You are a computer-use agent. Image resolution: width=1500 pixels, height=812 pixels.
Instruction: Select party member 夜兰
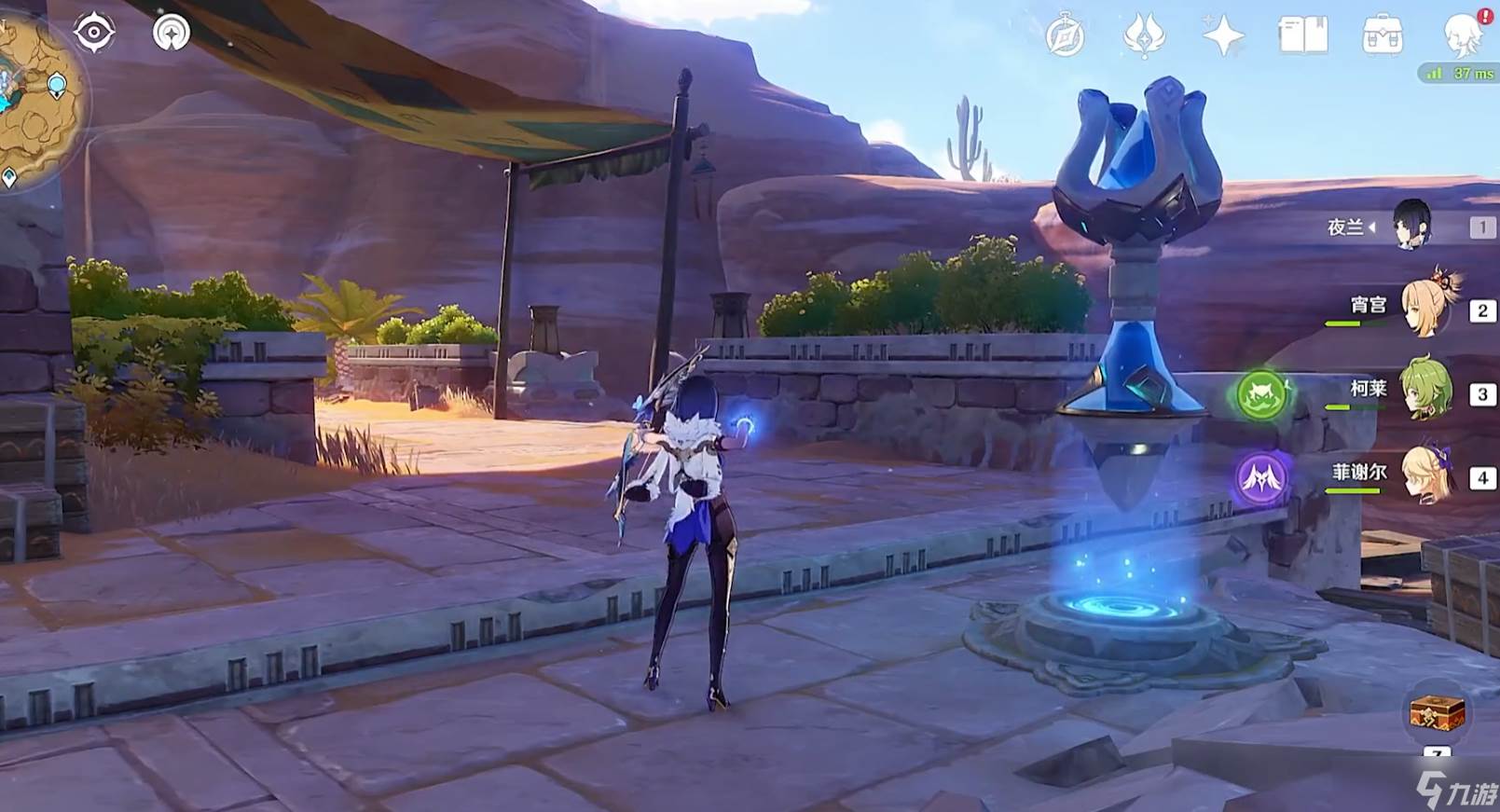click(1411, 226)
